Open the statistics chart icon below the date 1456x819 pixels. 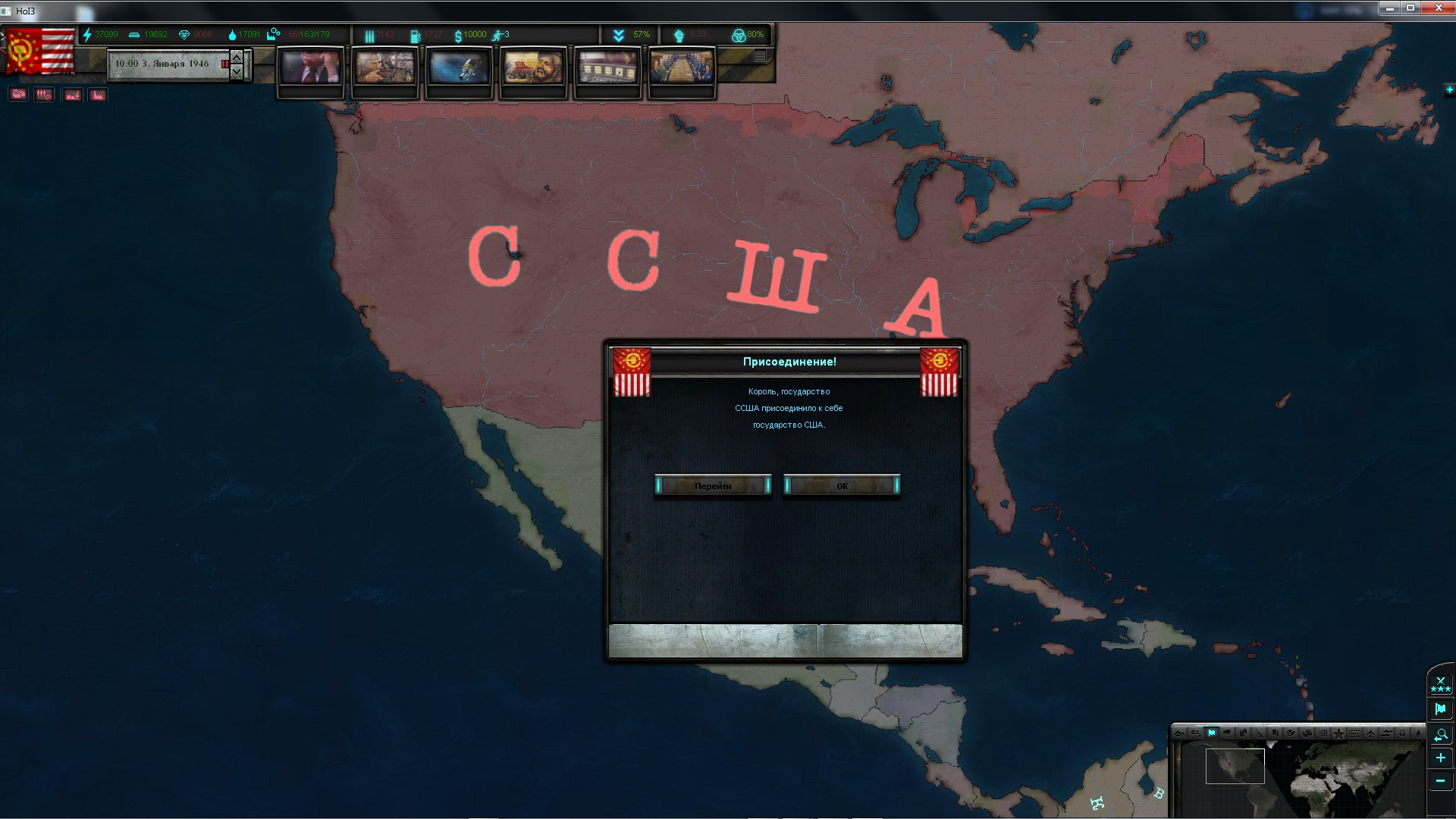click(x=98, y=94)
